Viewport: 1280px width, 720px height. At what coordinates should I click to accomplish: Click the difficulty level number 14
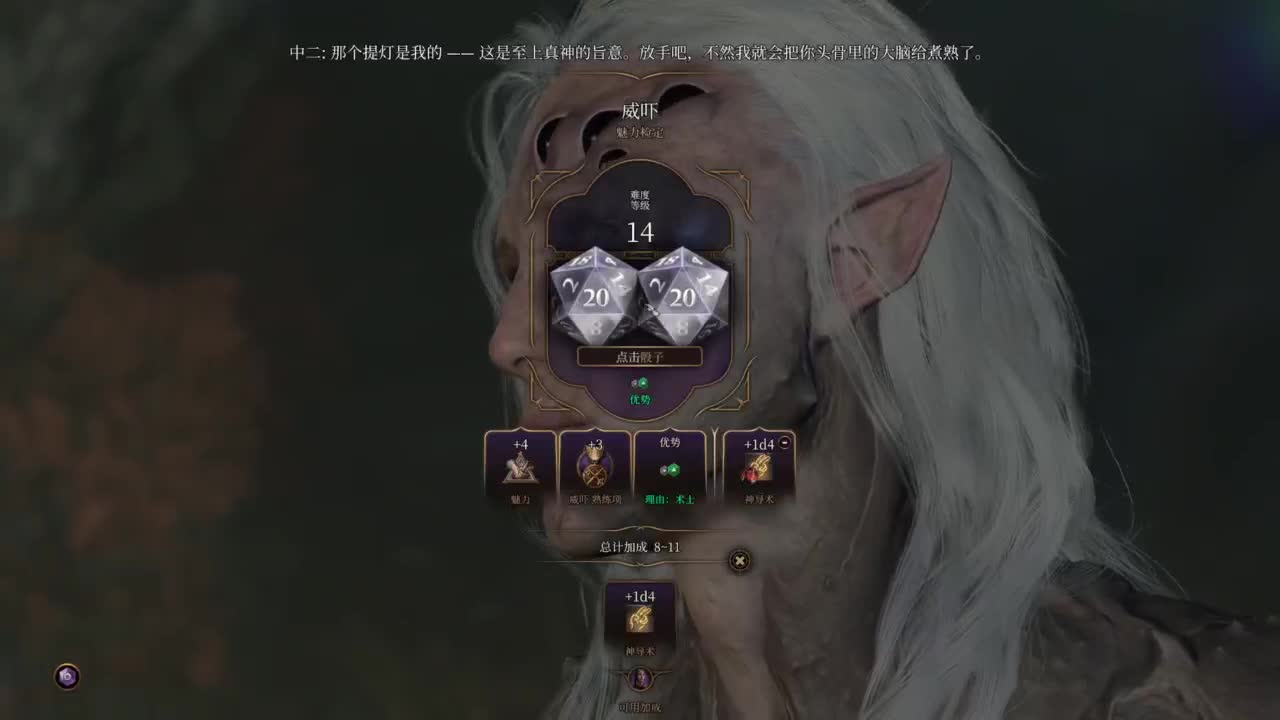point(640,234)
